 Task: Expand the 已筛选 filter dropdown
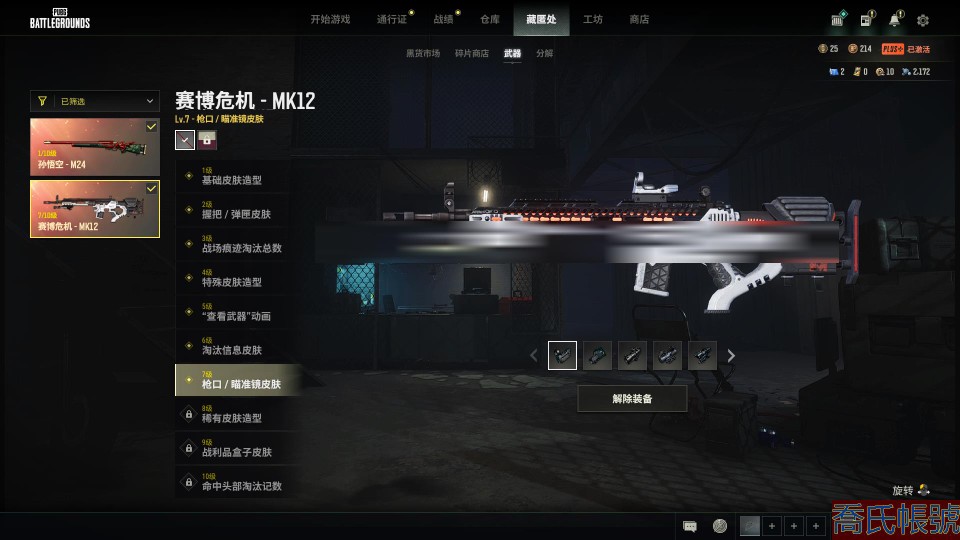[95, 101]
